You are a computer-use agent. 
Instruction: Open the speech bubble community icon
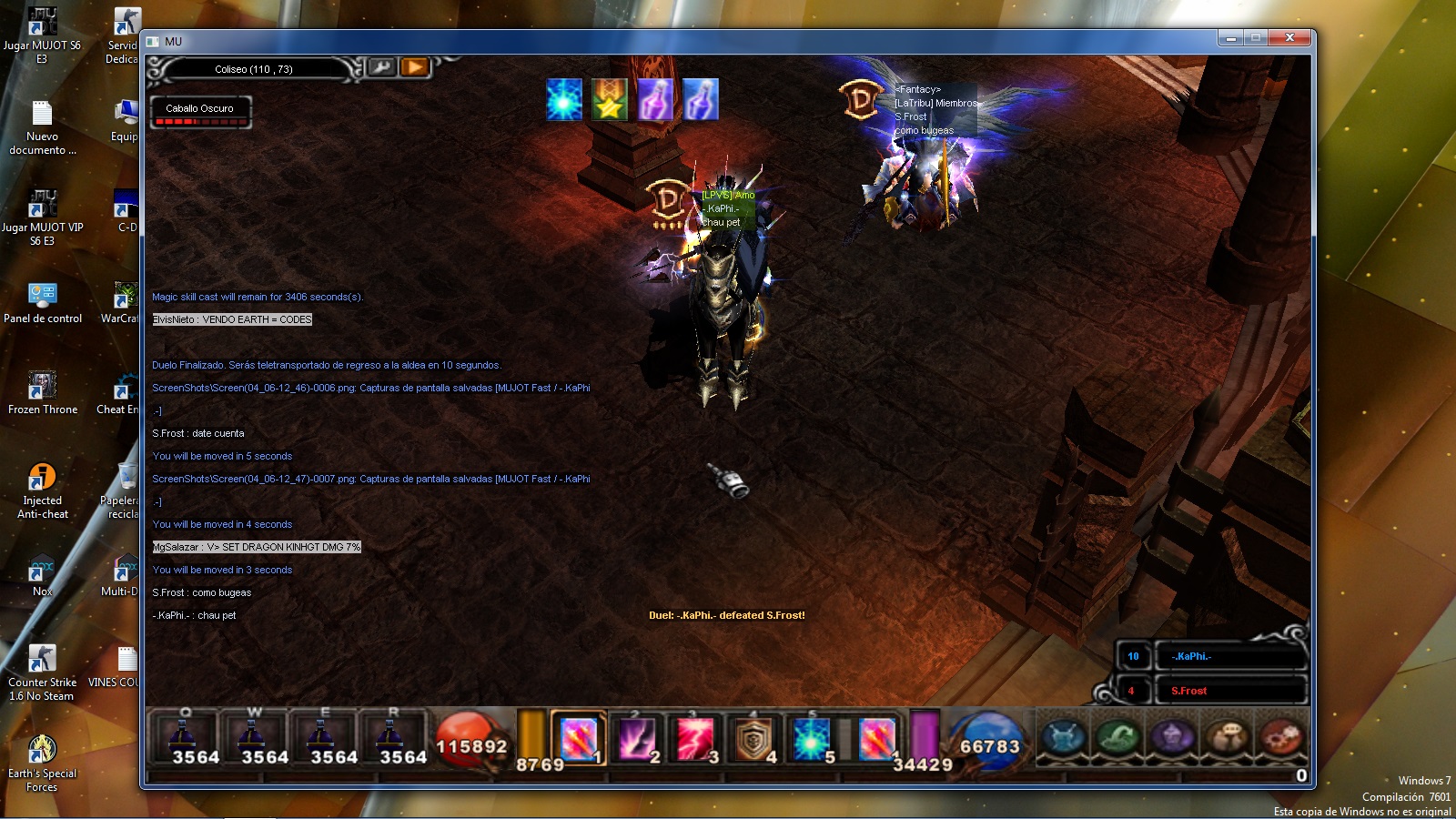coord(1228,737)
